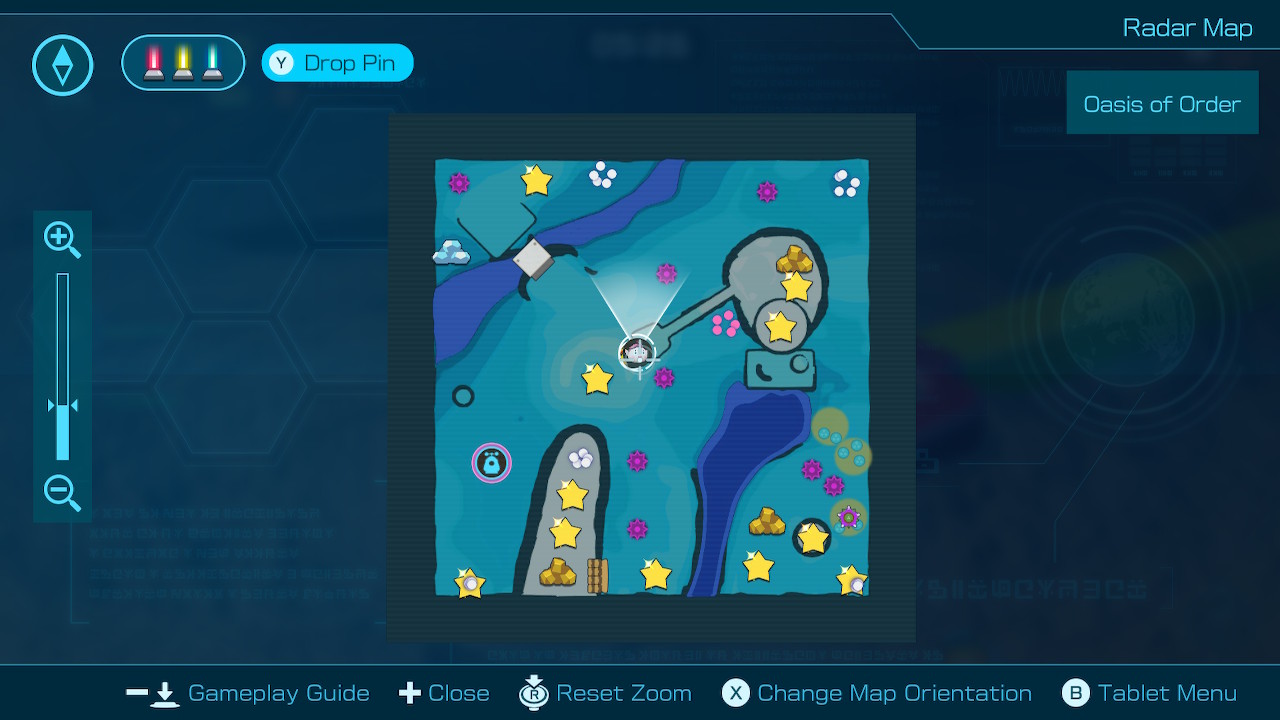Click the zoom-in magnifier icon
Viewport: 1280px width, 720px height.
(x=62, y=239)
